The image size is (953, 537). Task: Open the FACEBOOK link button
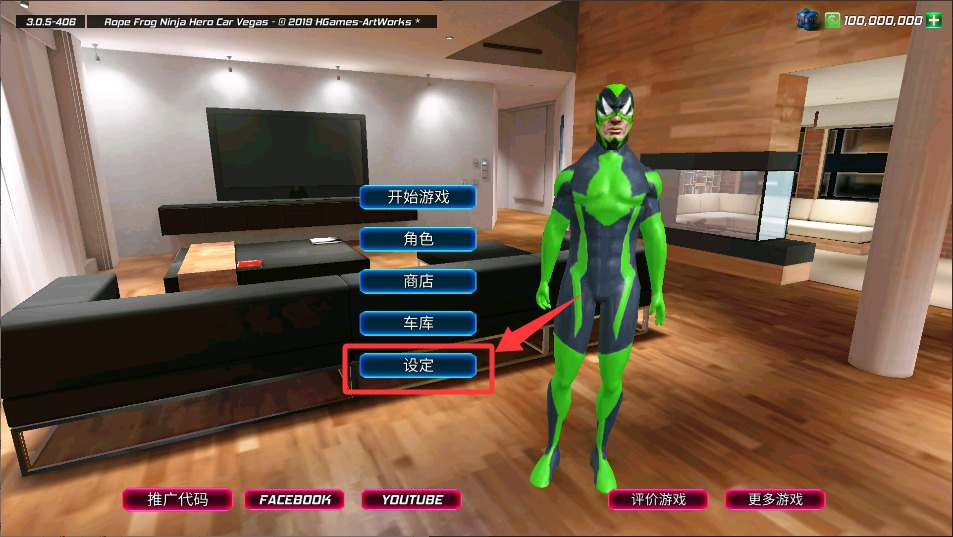point(295,499)
